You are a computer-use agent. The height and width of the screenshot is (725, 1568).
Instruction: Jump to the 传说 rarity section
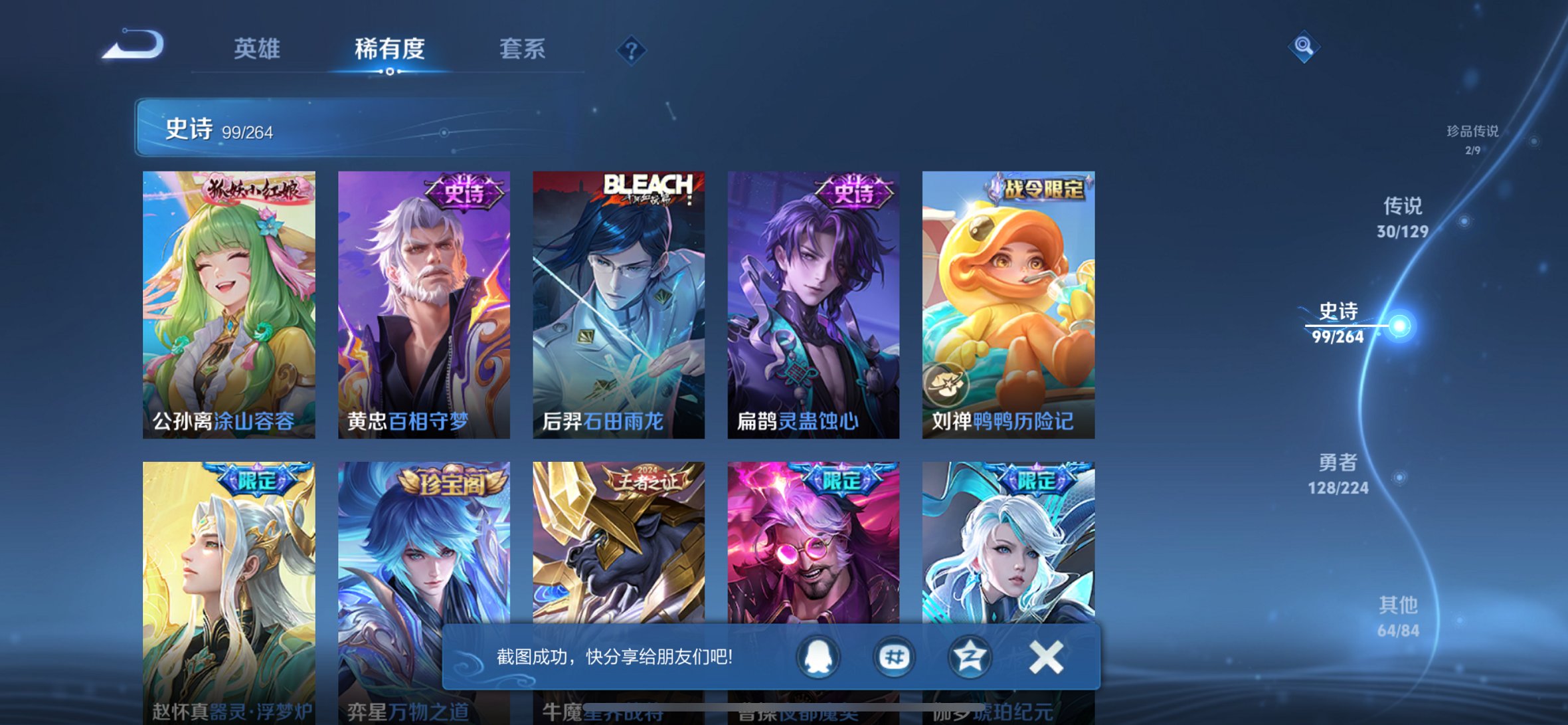click(1403, 221)
